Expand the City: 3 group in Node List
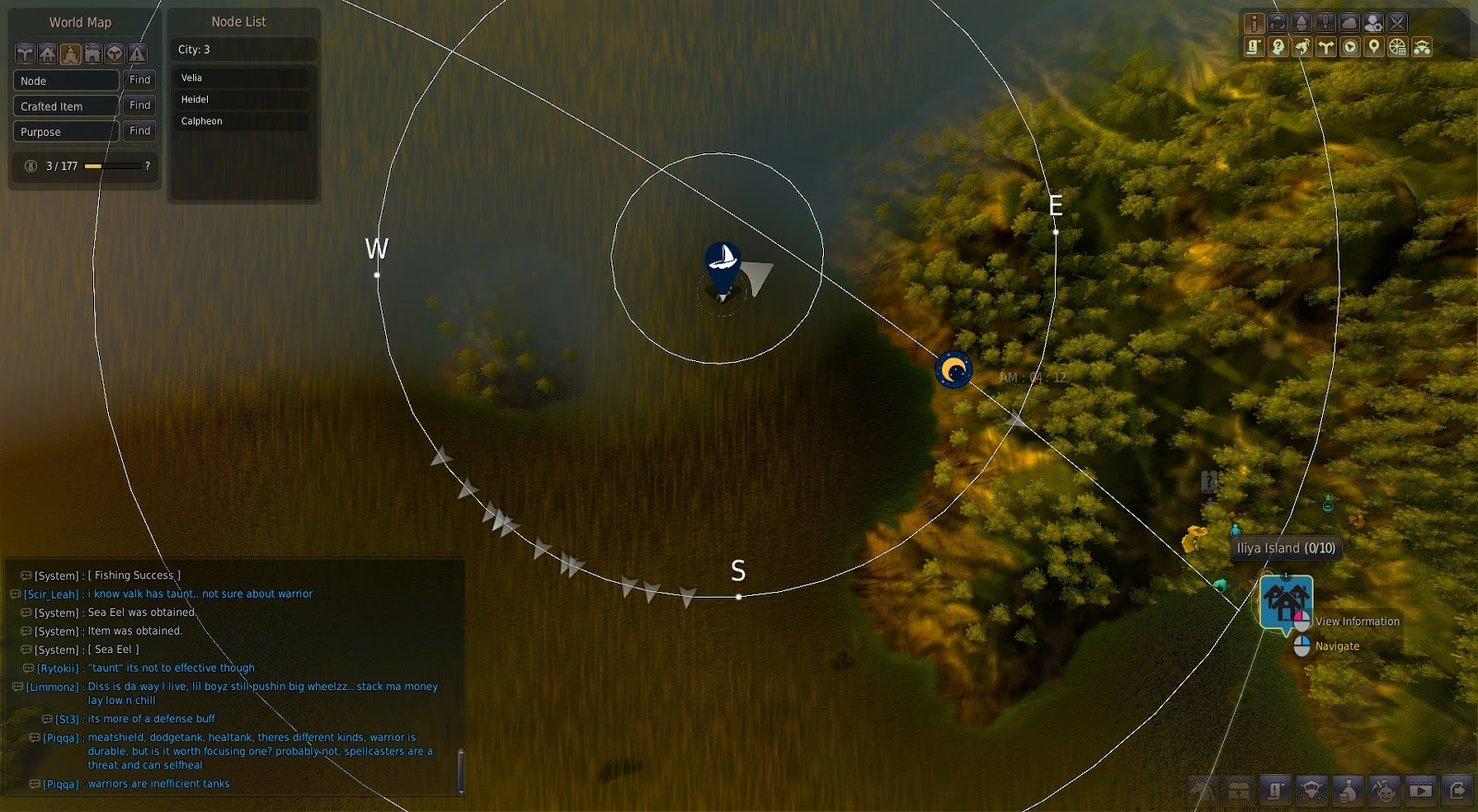This screenshot has height=812, width=1478. (x=242, y=49)
